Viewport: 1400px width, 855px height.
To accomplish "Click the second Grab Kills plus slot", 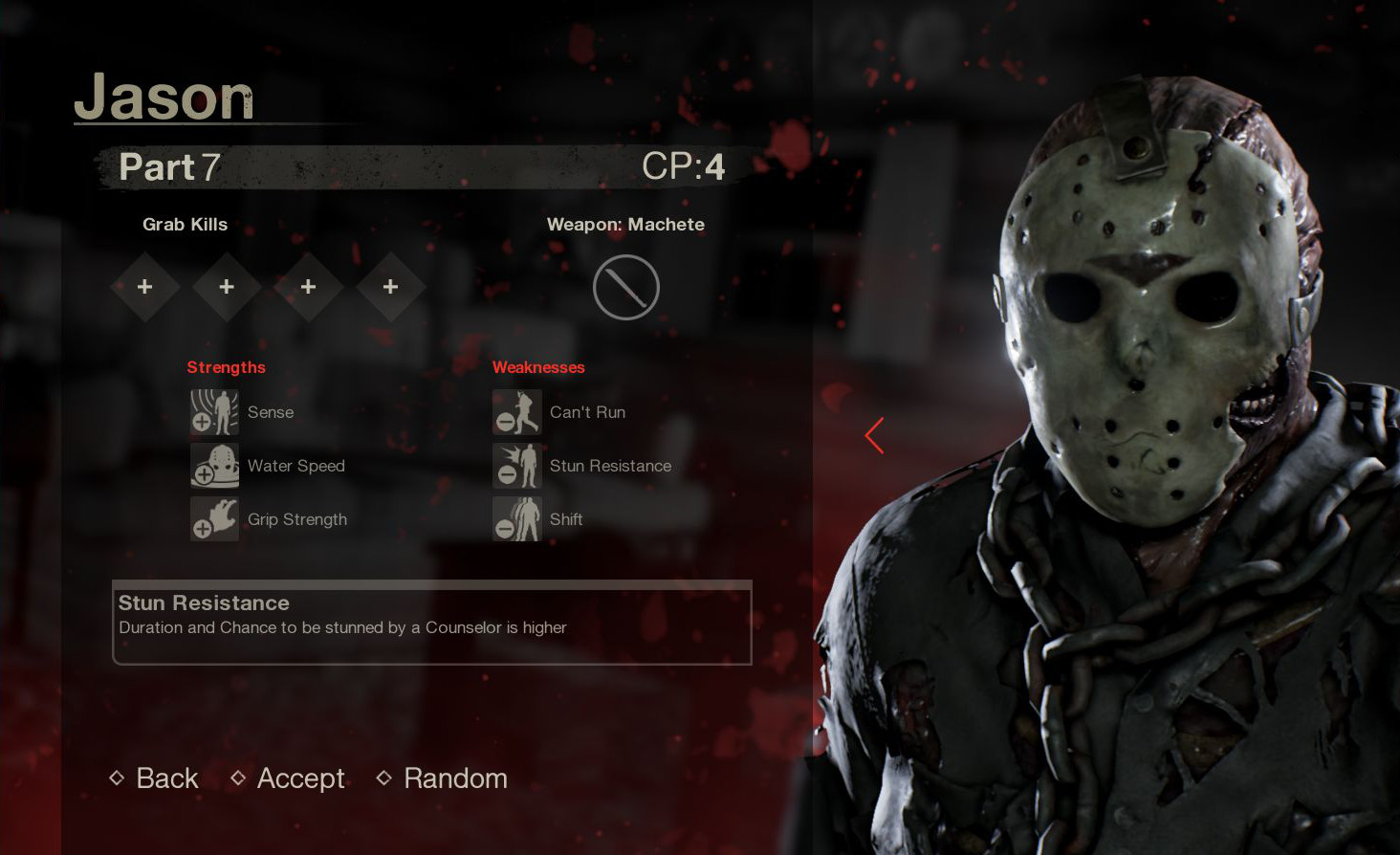I will coord(227,286).
